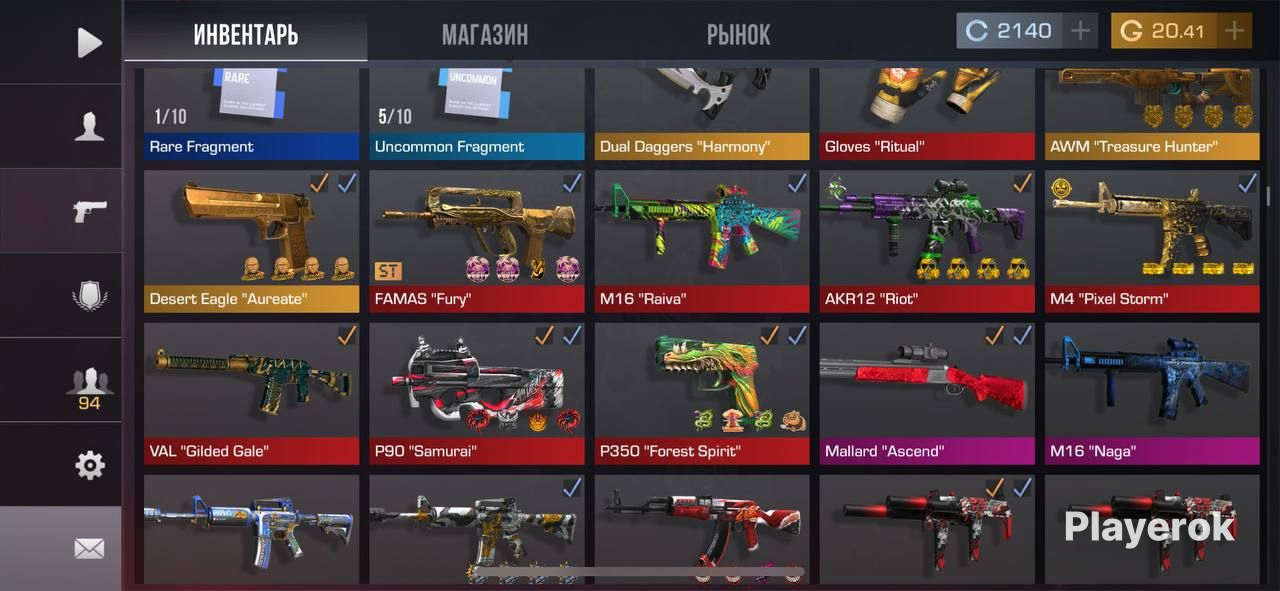1280x591 pixels.
Task: Select the Desert Eagle "Aureate" skin
Action: point(251,241)
